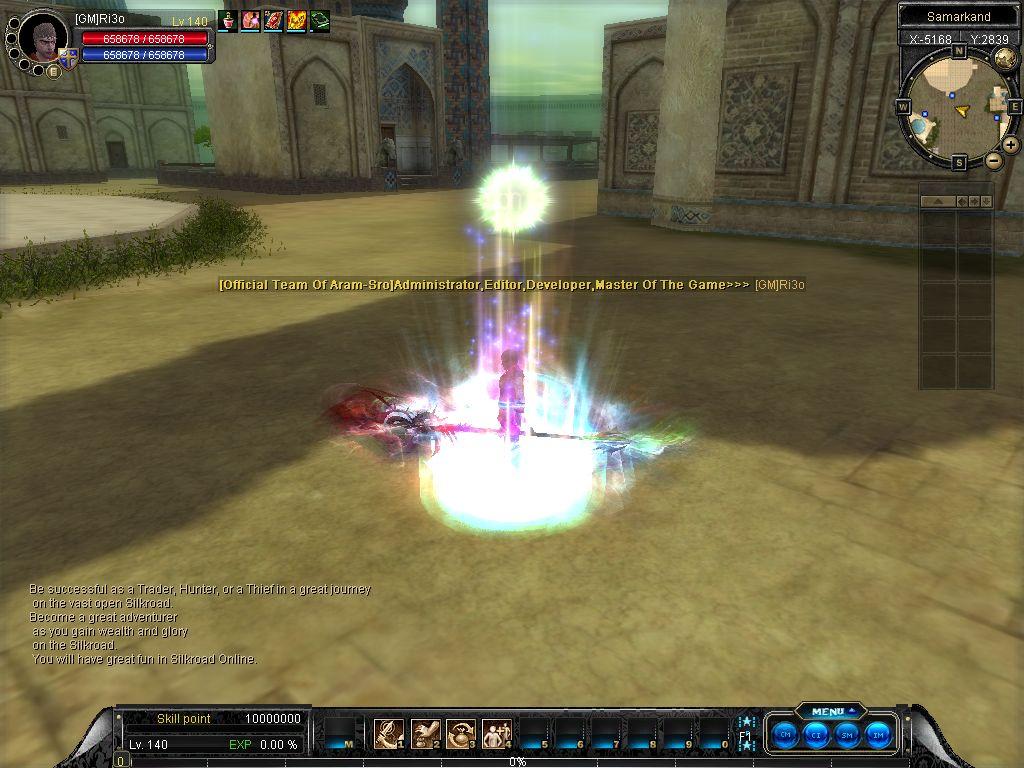1024x768 pixels.
Task: Click the small E button below portrait
Action: click(x=53, y=72)
